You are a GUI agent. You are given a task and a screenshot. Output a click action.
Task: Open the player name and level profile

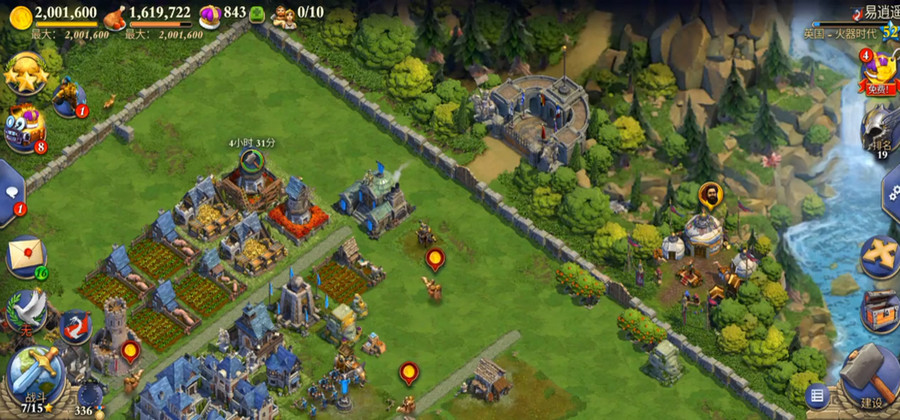[860, 21]
